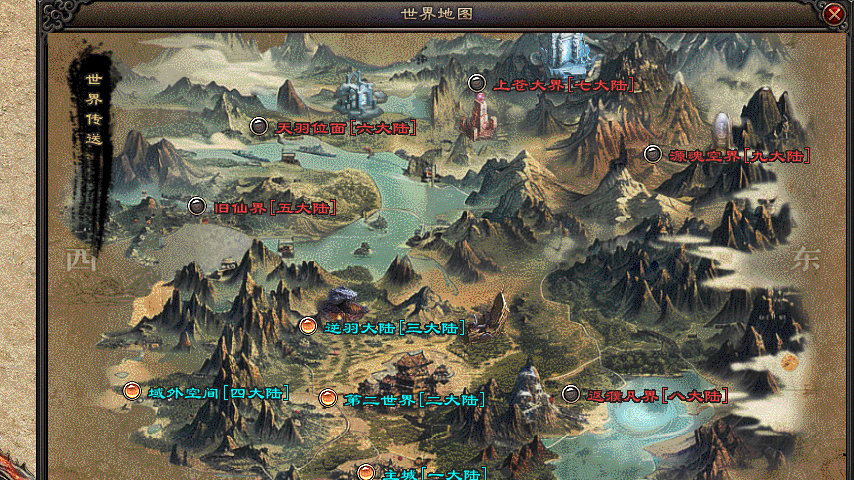
Task: Go to 主城 [一大陆]
Action: coord(366,472)
